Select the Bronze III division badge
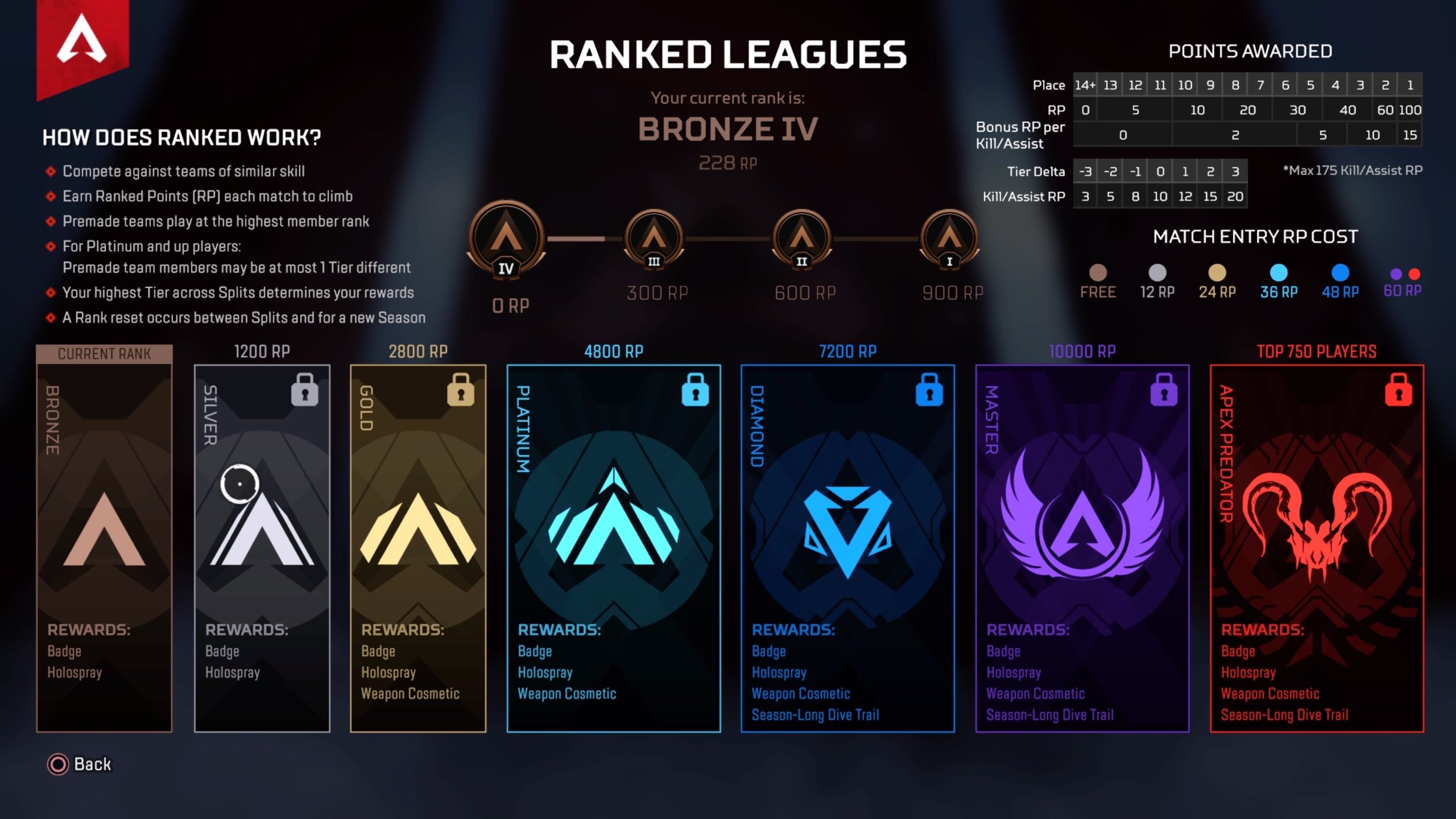 point(654,239)
